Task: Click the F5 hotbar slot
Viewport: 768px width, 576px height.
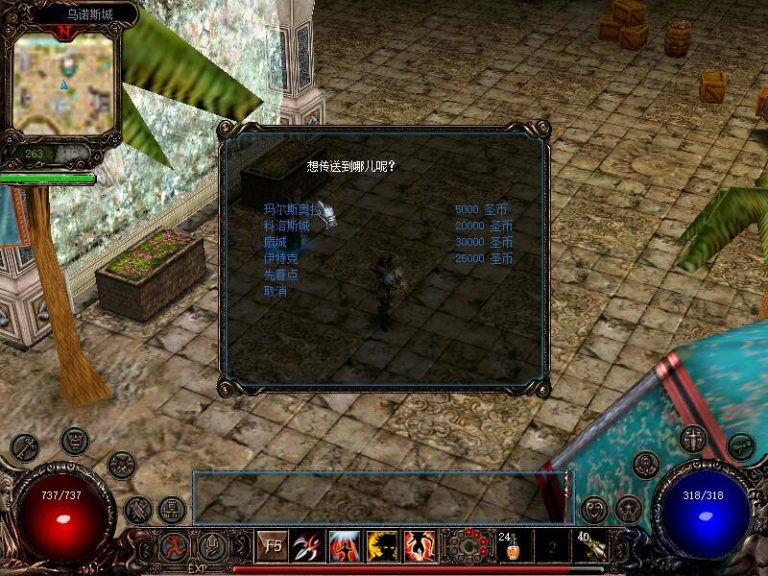Action: tap(272, 546)
